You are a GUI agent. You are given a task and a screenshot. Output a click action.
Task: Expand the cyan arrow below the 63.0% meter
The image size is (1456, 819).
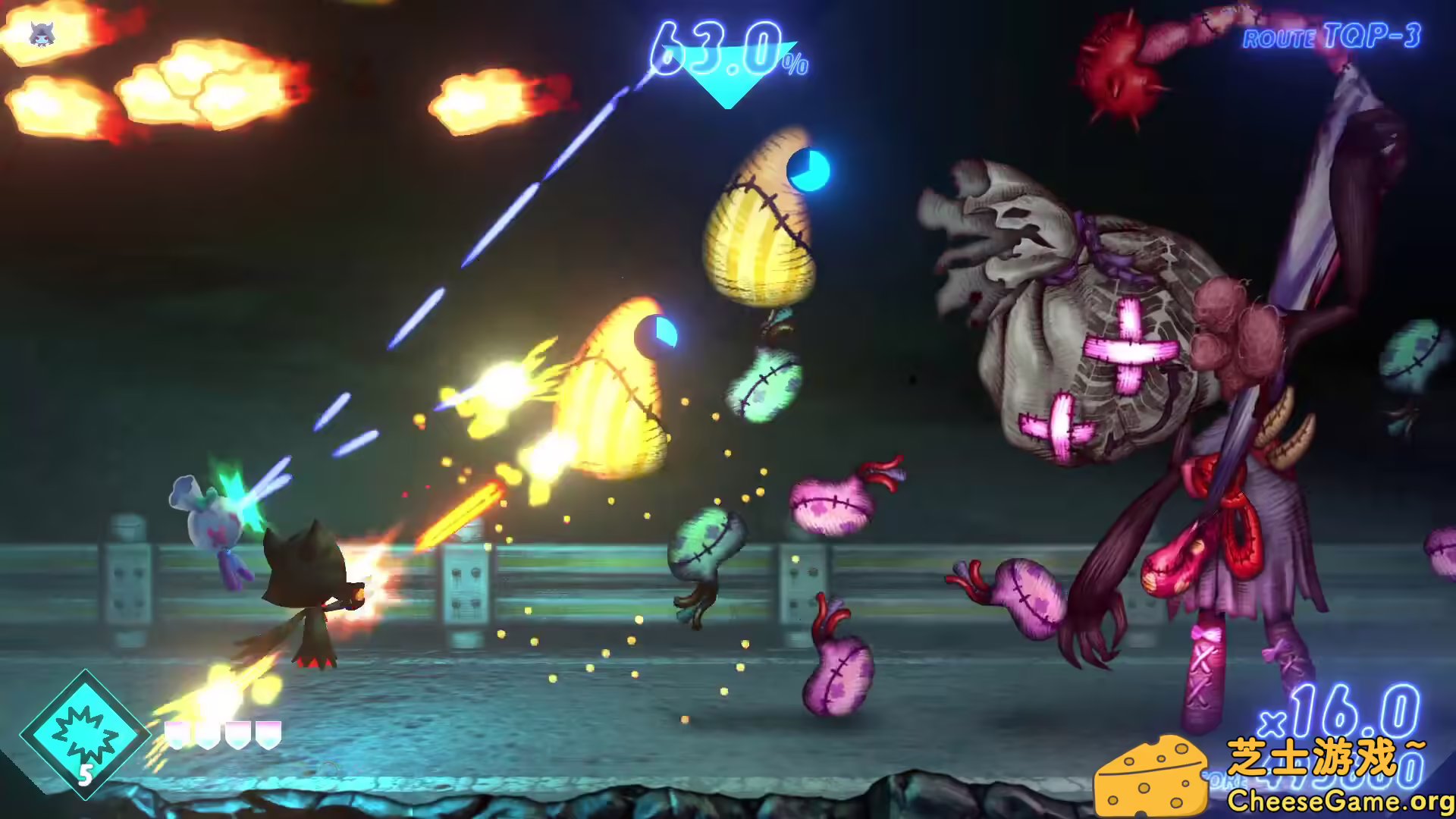point(726,90)
